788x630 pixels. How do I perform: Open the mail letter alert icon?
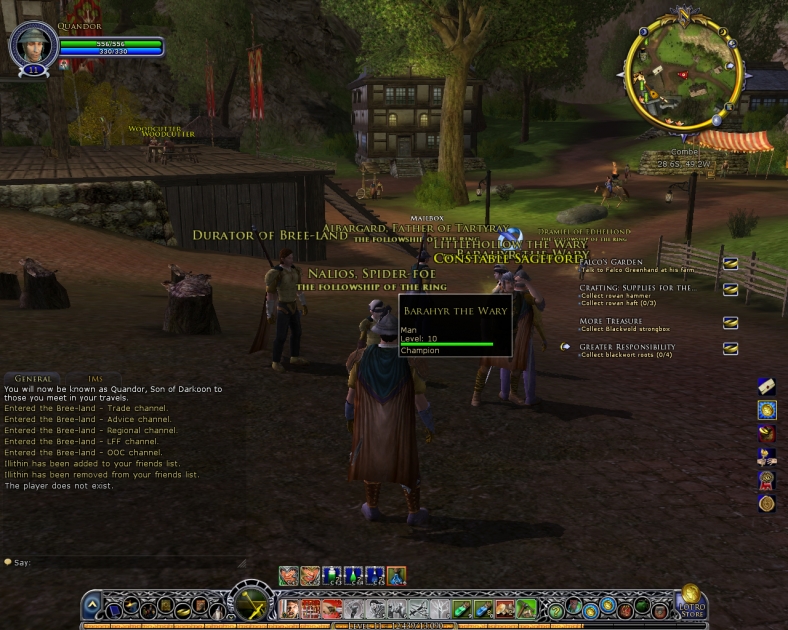point(767,386)
